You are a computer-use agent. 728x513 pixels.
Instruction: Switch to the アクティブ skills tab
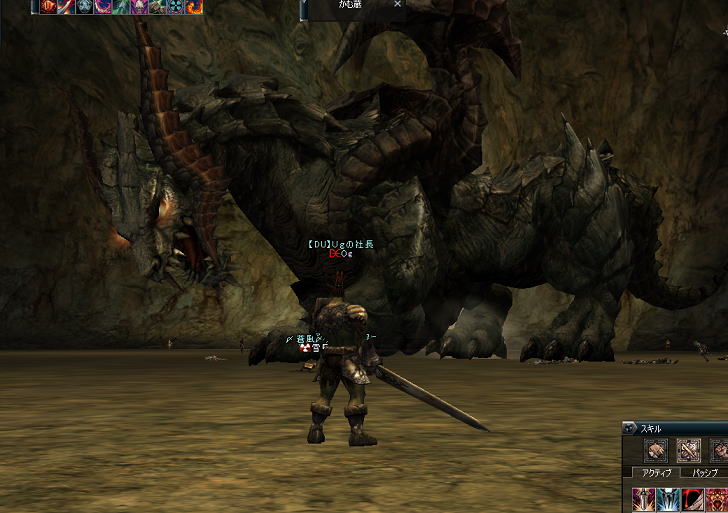(656, 472)
